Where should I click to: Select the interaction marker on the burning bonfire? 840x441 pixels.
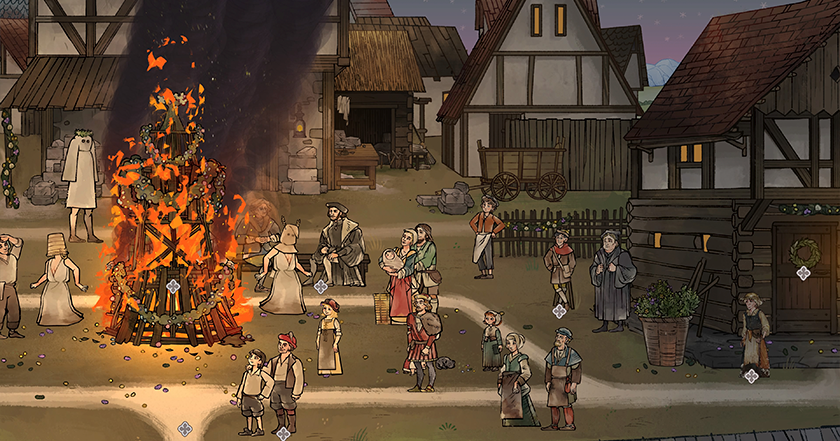[173, 288]
